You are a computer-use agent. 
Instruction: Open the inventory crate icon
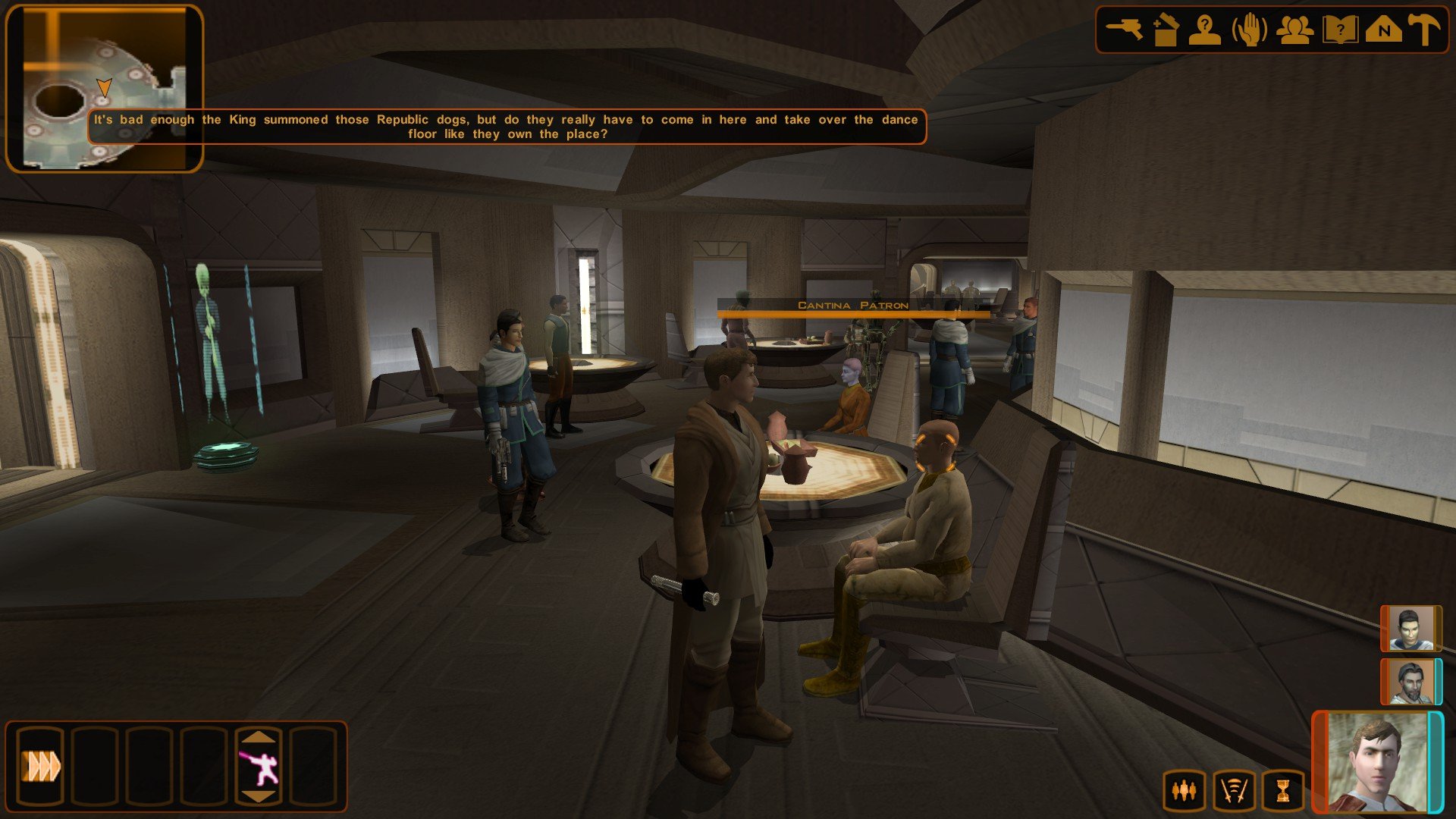tap(1165, 31)
